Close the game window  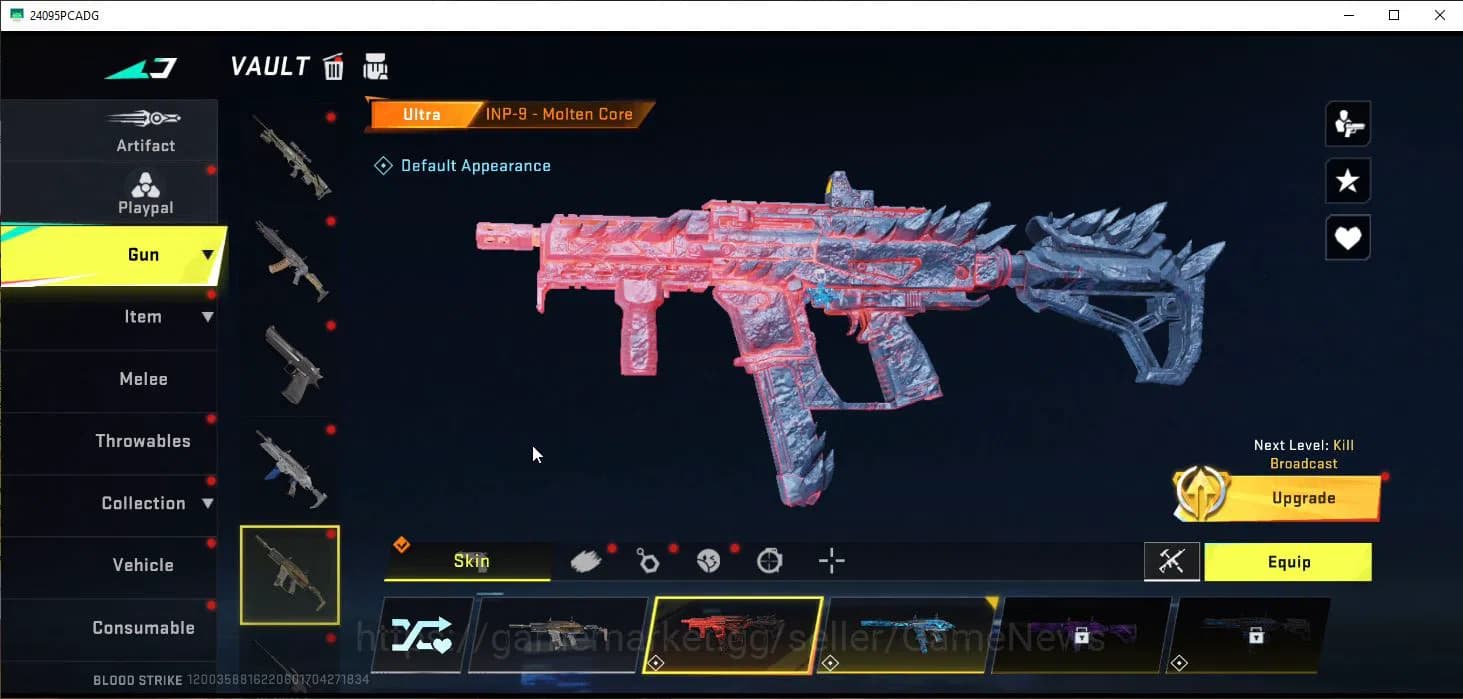pos(1439,15)
